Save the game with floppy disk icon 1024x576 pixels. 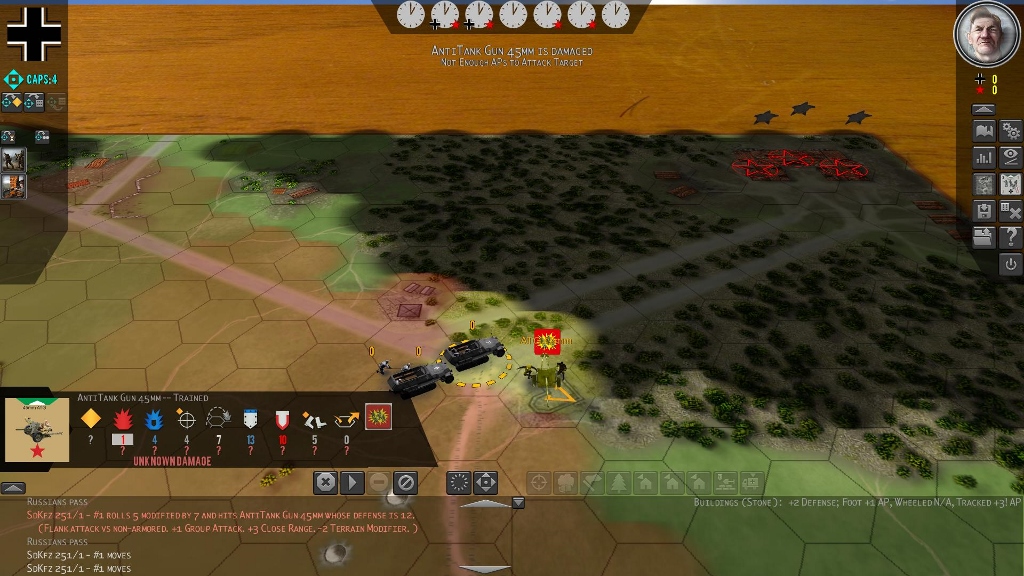point(984,211)
